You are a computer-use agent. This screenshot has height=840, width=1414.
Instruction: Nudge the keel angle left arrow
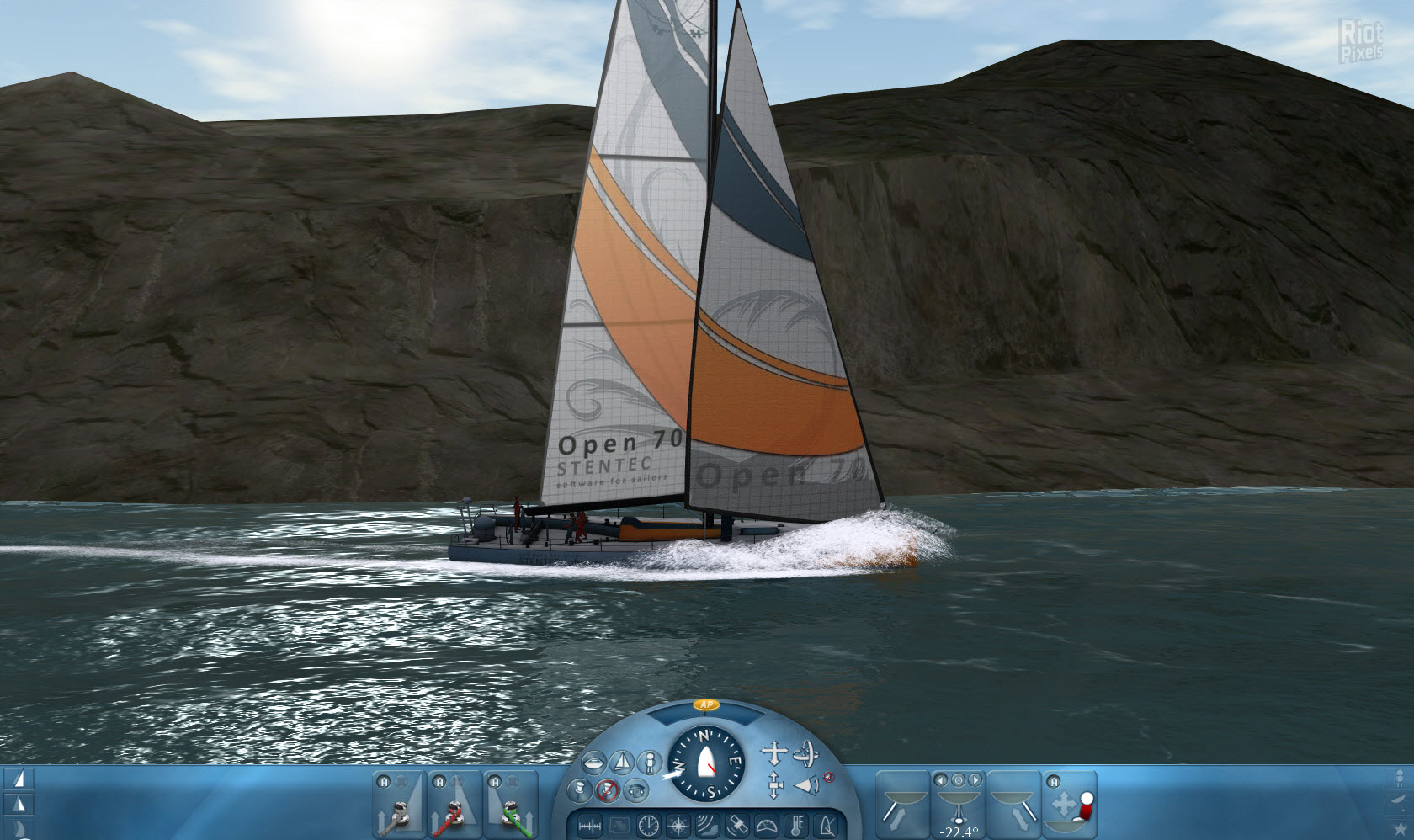click(942, 779)
